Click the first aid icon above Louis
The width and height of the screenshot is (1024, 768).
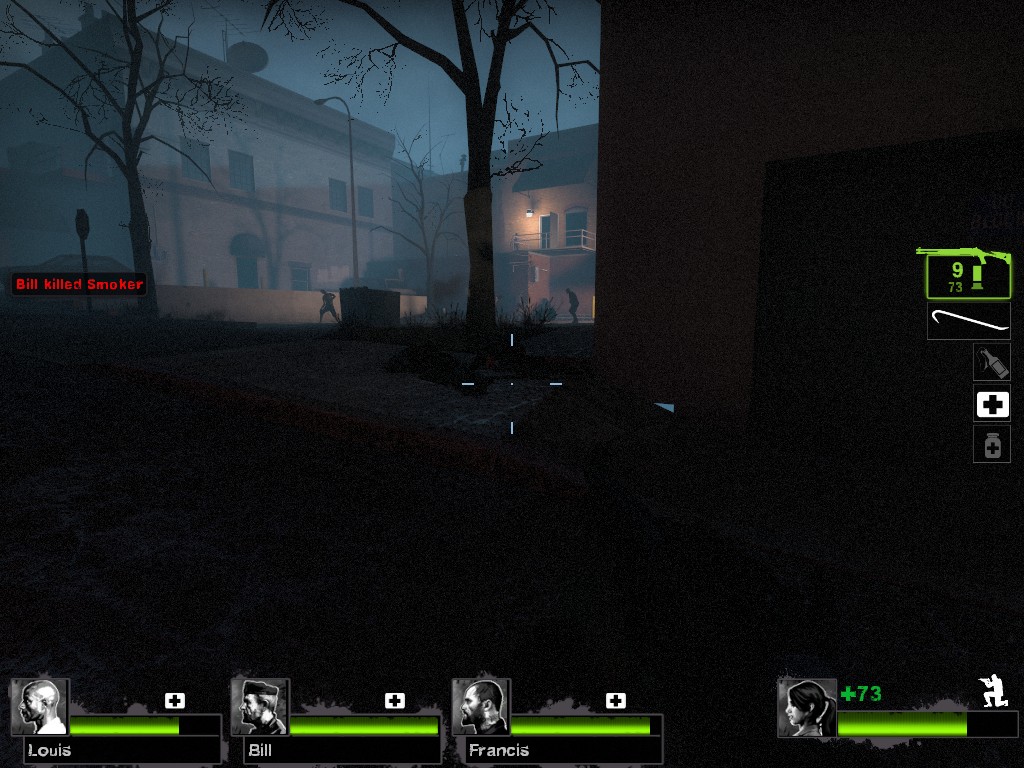175,701
